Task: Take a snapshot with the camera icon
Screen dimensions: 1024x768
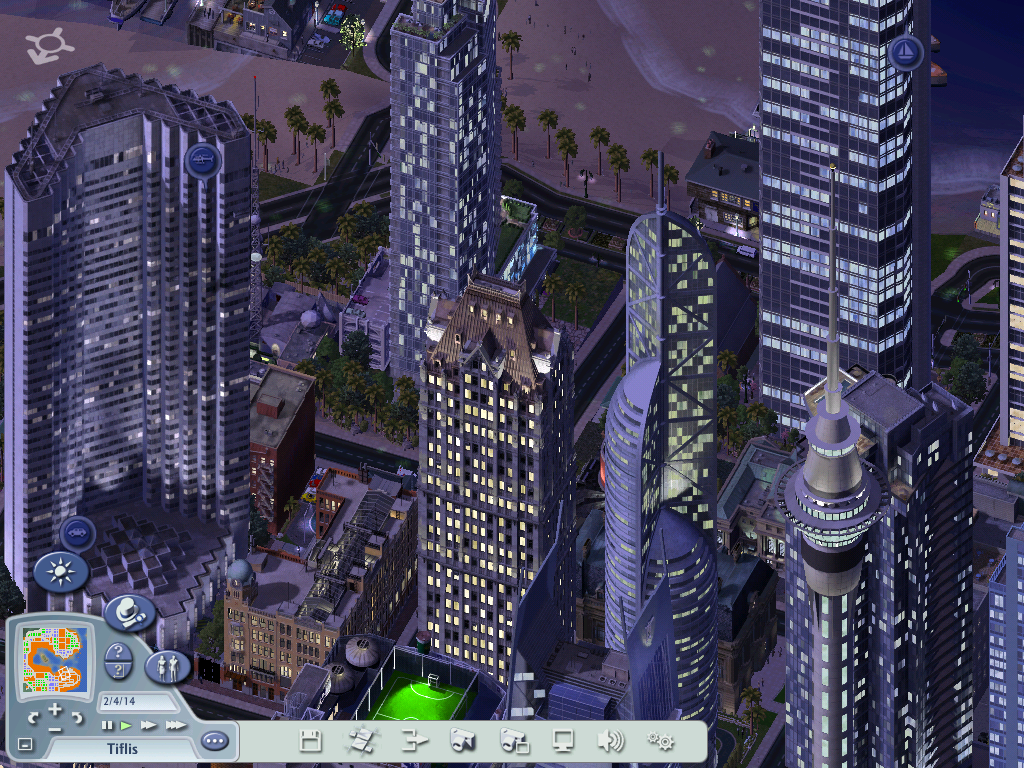Action: point(462,741)
